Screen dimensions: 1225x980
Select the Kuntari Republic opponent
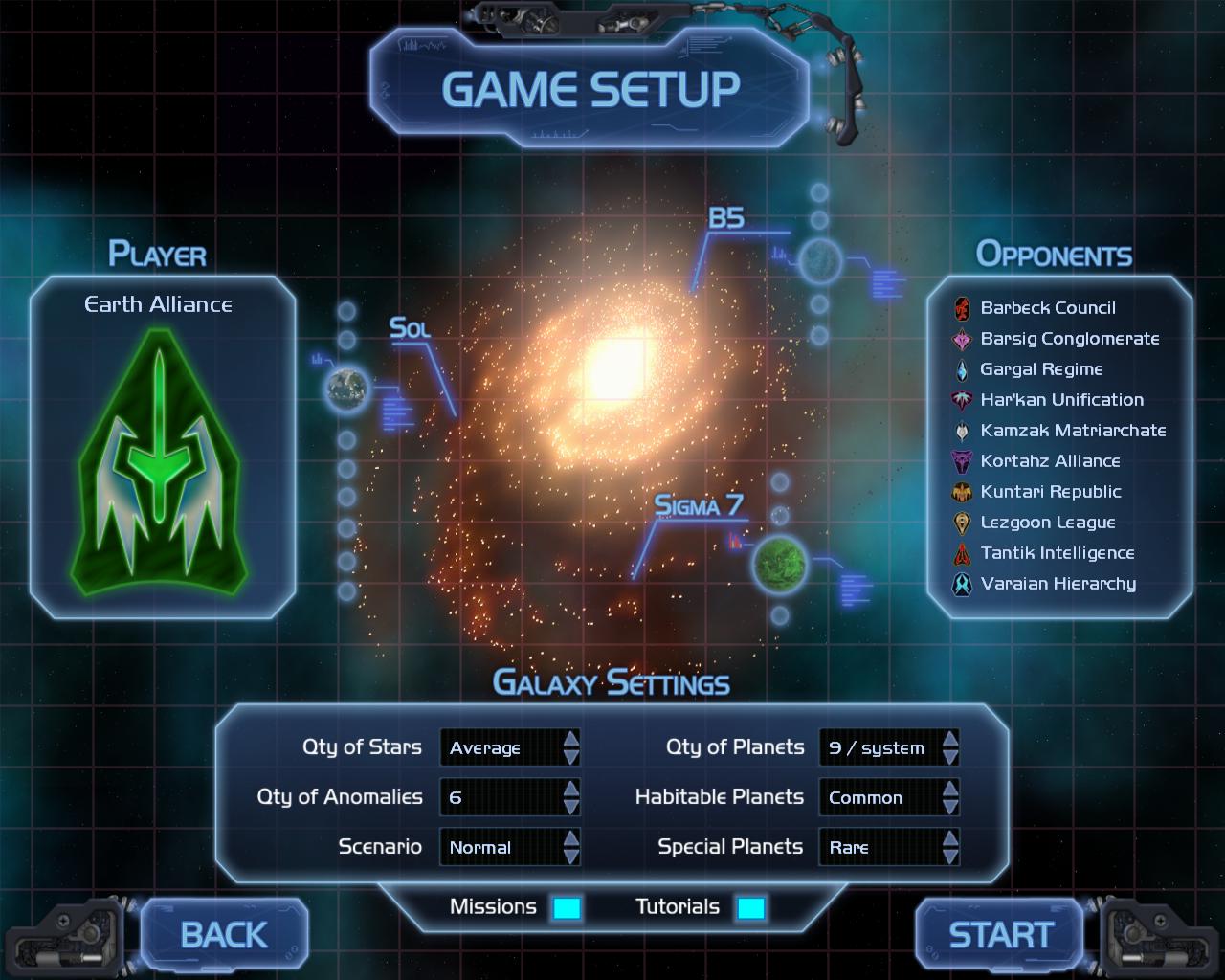coord(1050,492)
